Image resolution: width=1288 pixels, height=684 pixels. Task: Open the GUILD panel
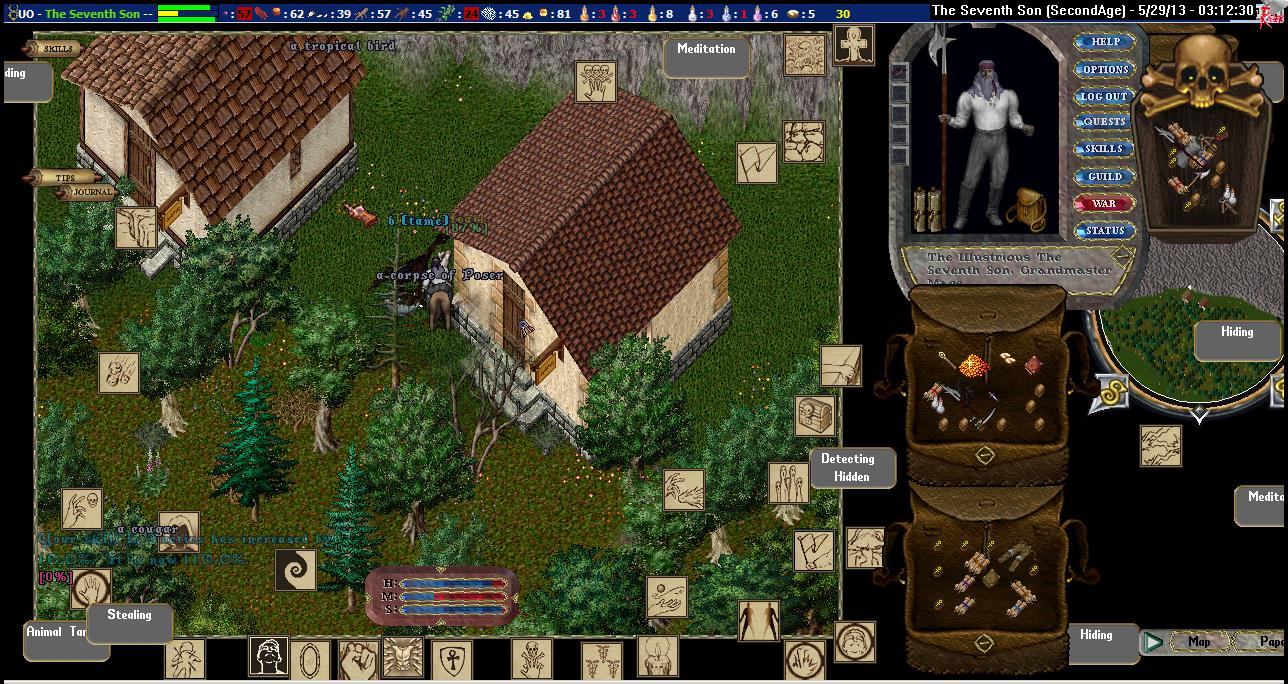[x=1104, y=177]
